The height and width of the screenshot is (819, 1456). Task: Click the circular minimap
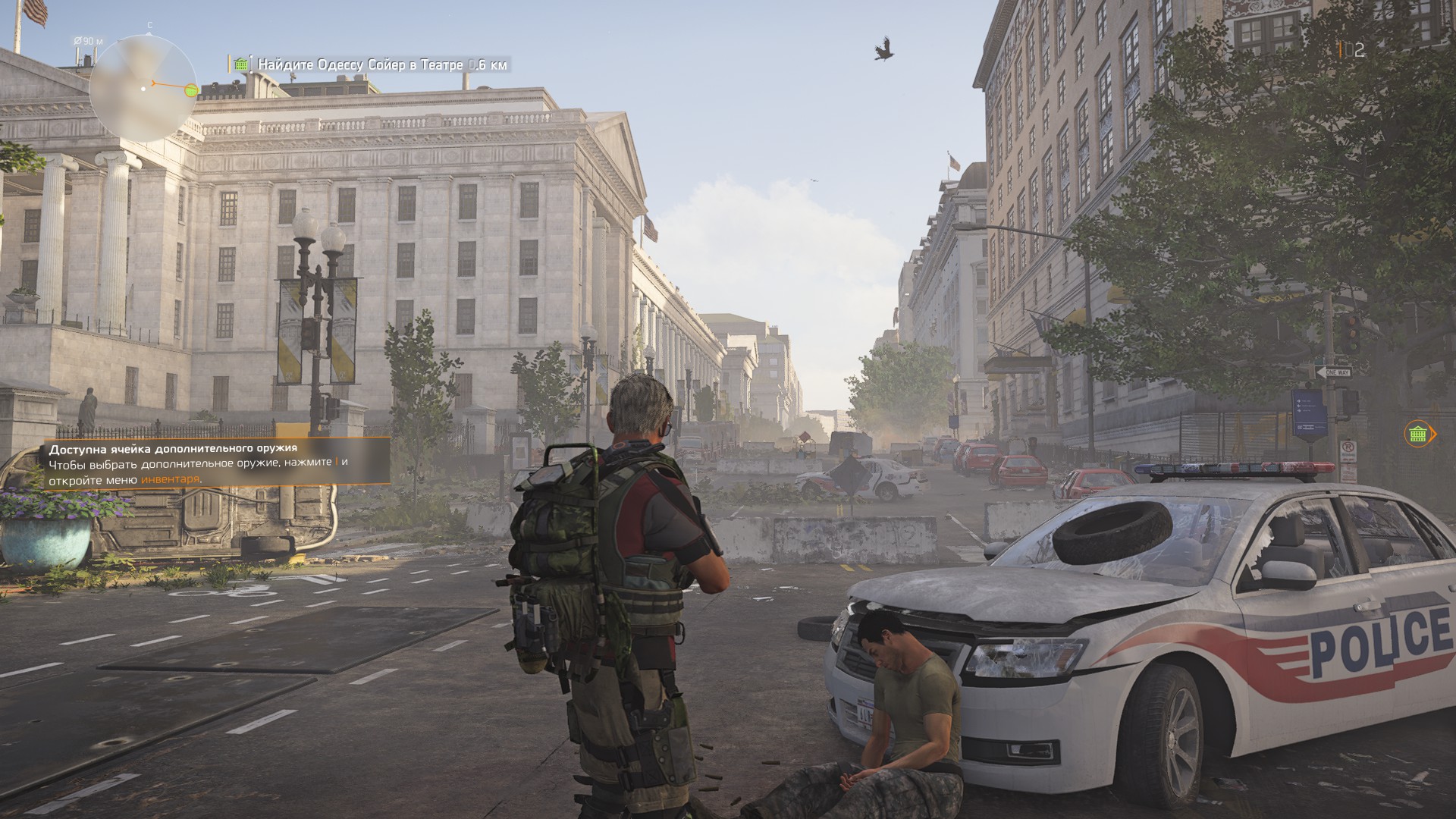[x=143, y=89]
